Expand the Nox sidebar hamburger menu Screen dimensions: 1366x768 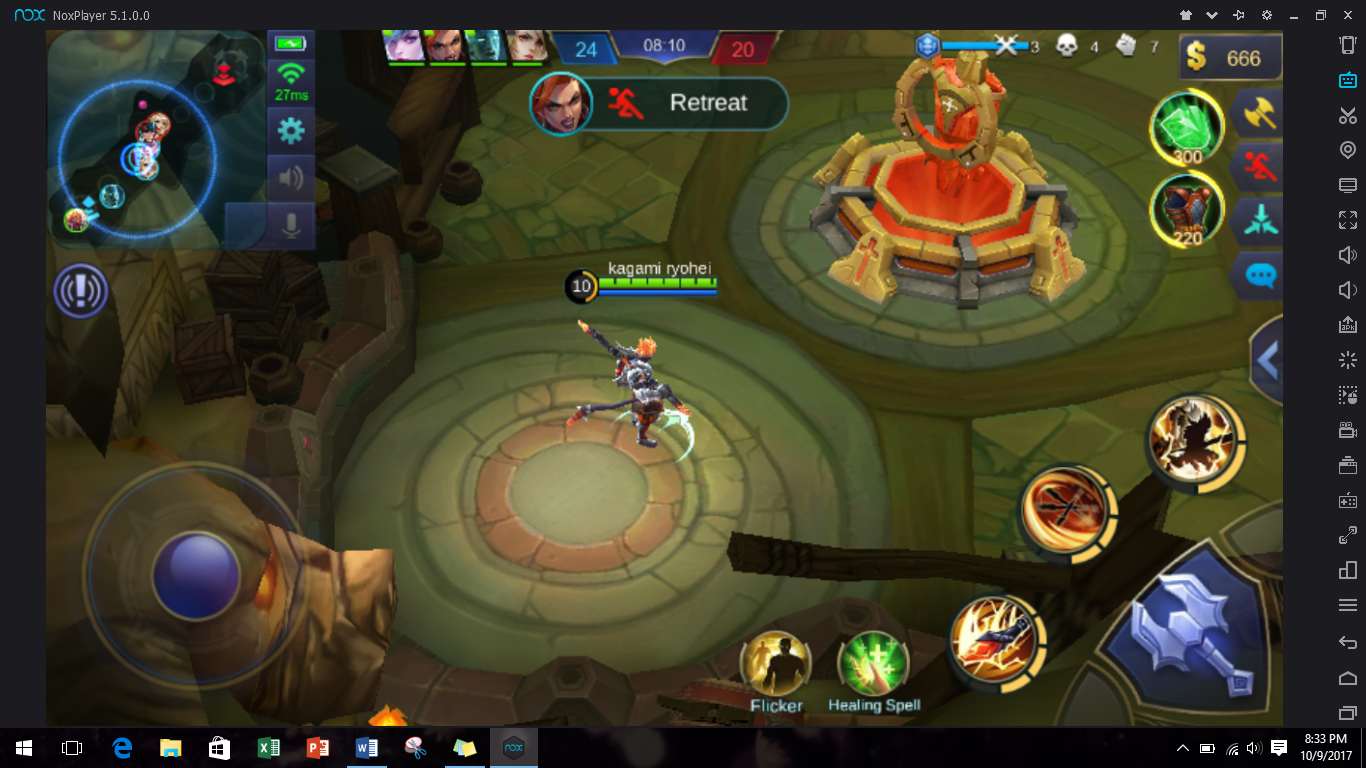coord(1347,604)
